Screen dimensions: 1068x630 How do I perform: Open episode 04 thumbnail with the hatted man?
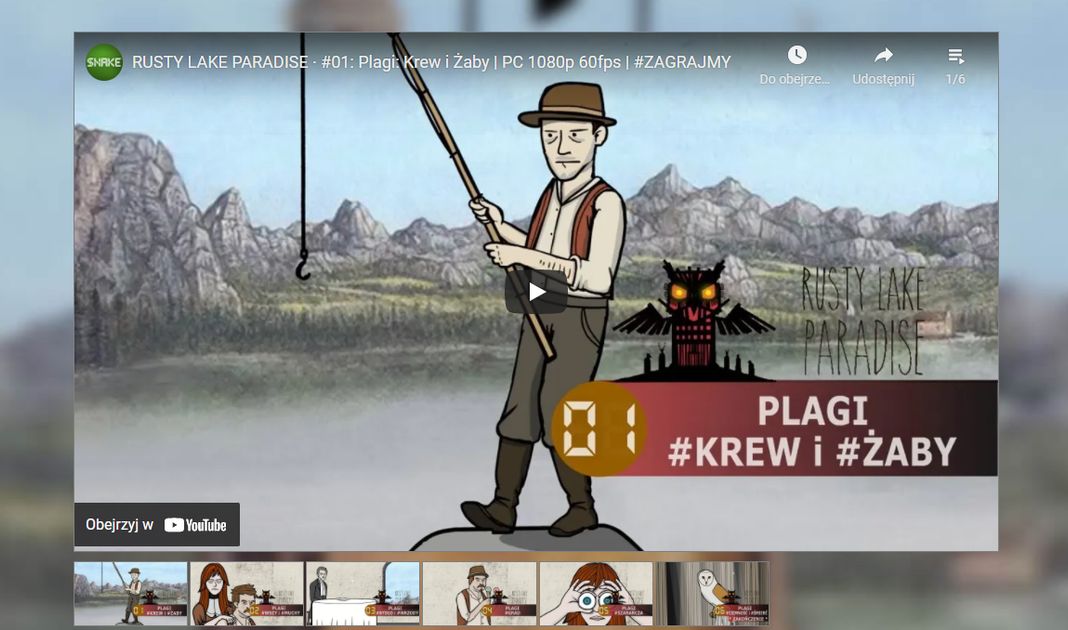(479, 594)
